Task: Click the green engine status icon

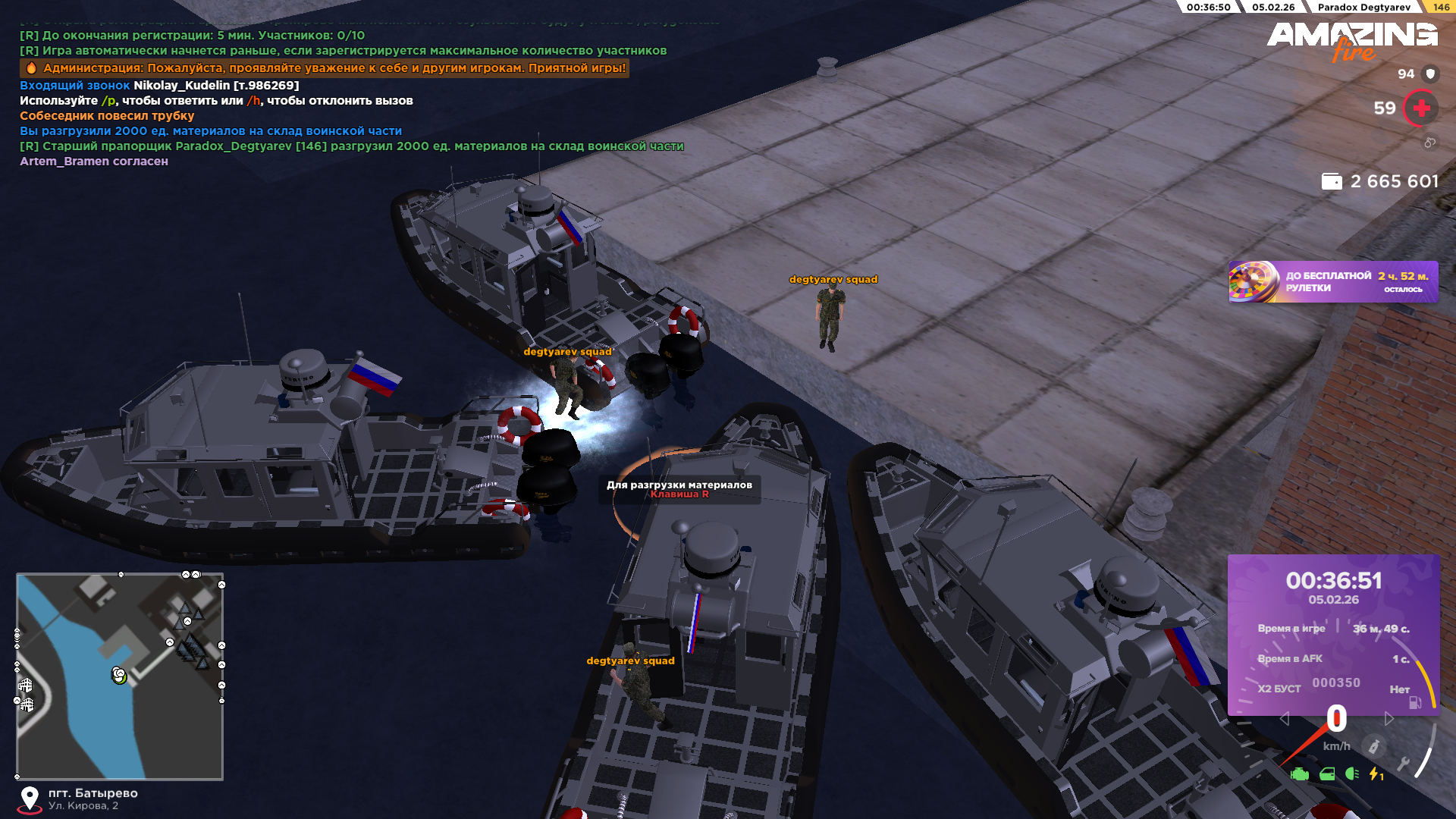Action: click(x=1300, y=774)
